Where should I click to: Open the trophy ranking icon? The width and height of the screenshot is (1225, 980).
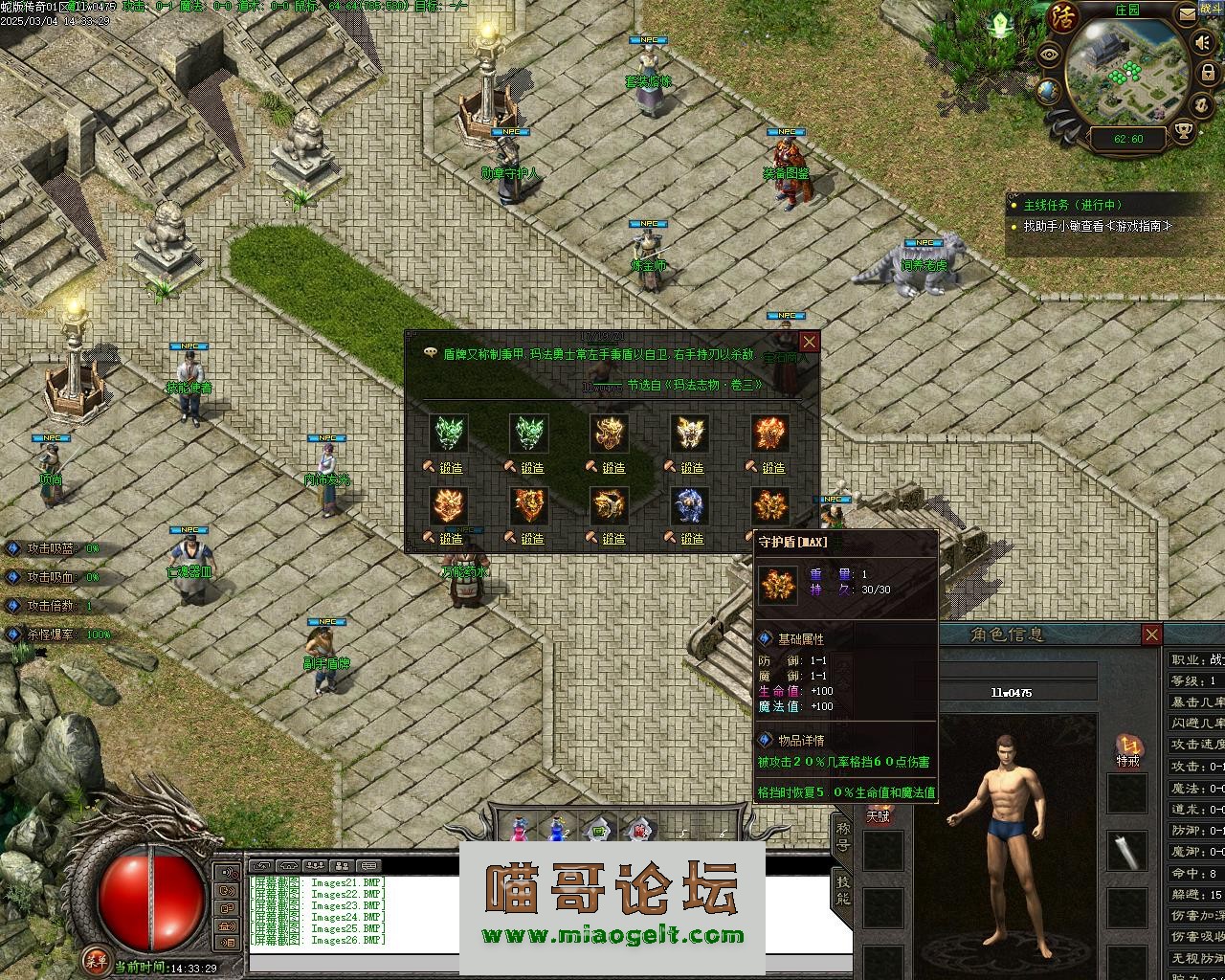coord(1185,131)
